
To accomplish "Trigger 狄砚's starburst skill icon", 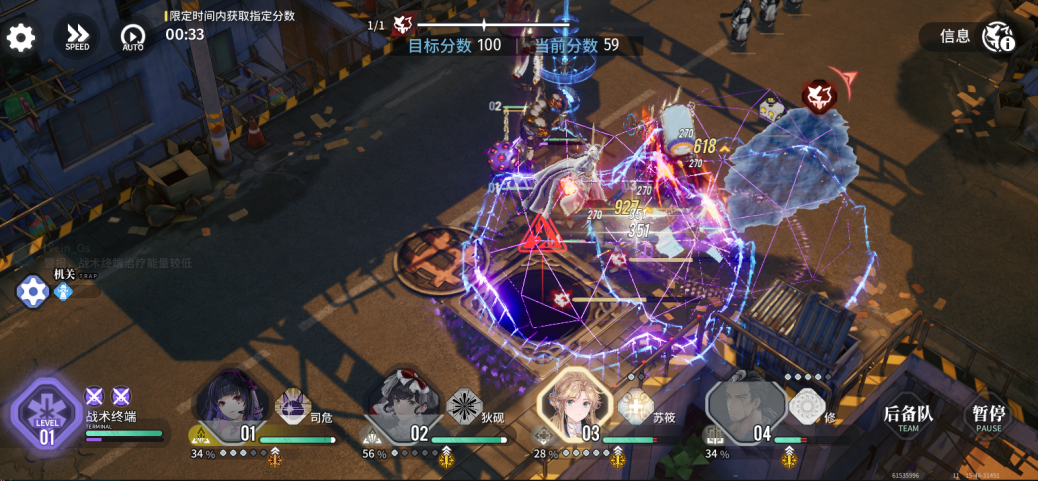I will point(464,406).
